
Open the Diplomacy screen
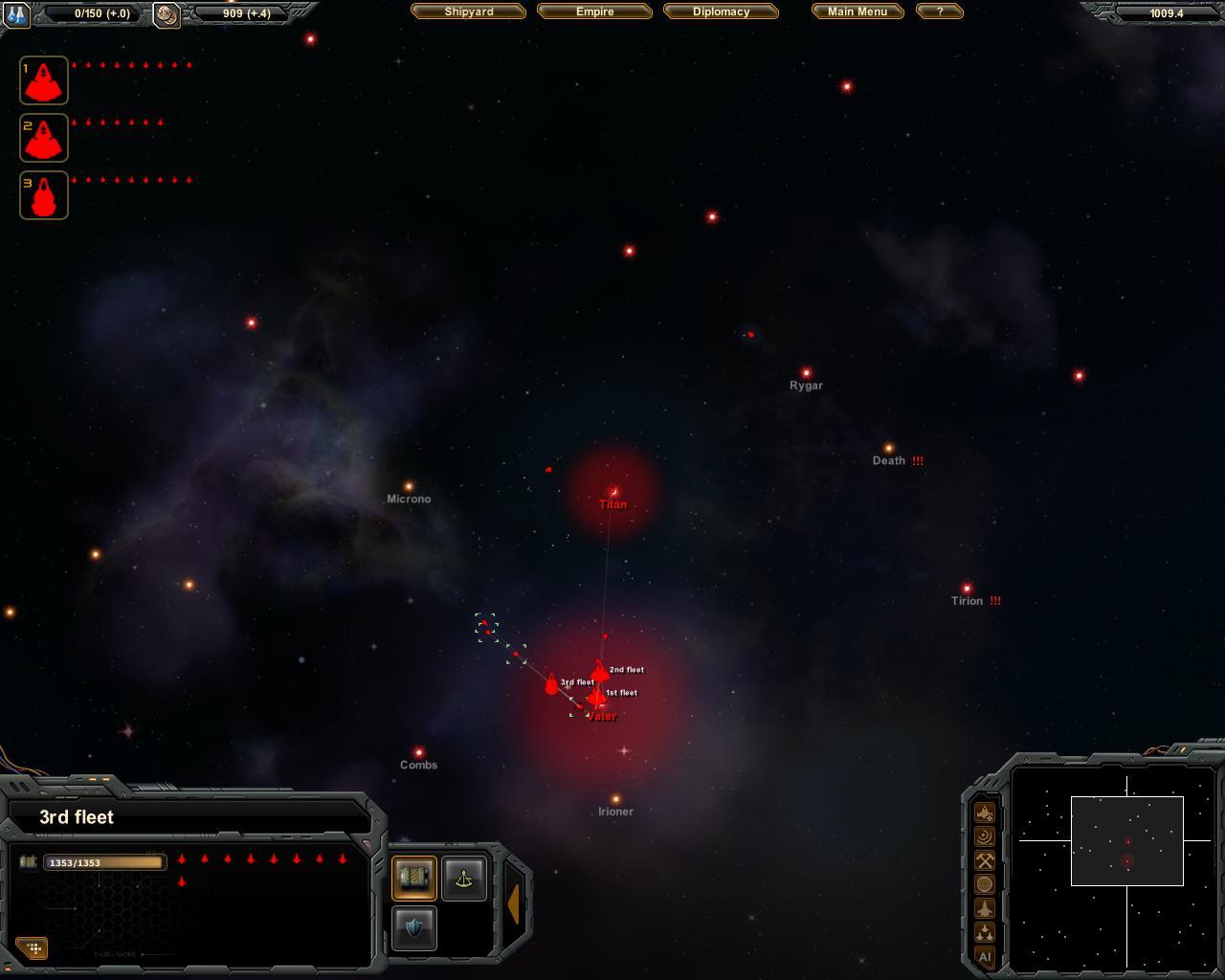pos(721,11)
